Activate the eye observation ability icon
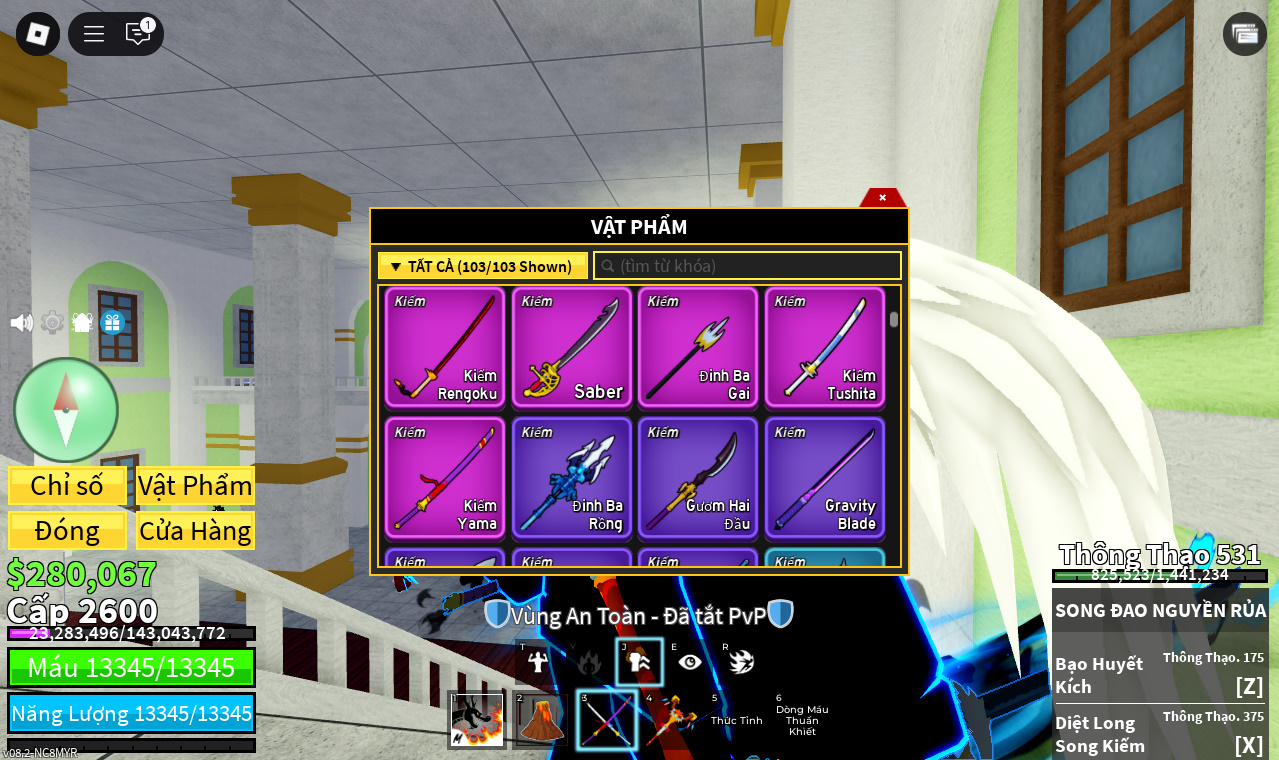This screenshot has height=760, width=1279. [x=689, y=662]
